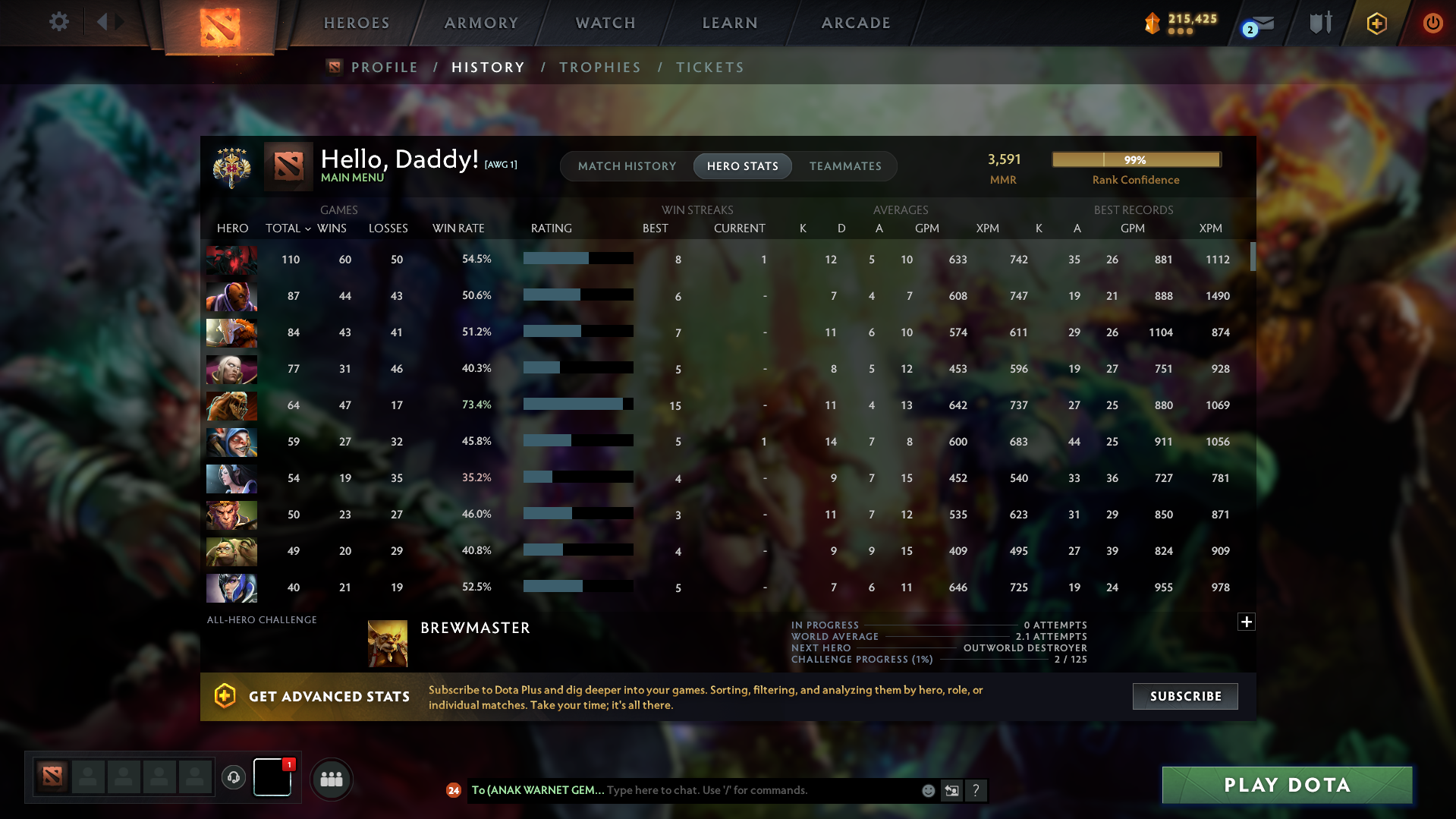Open the emoticon picker in the chat bar

928,790
